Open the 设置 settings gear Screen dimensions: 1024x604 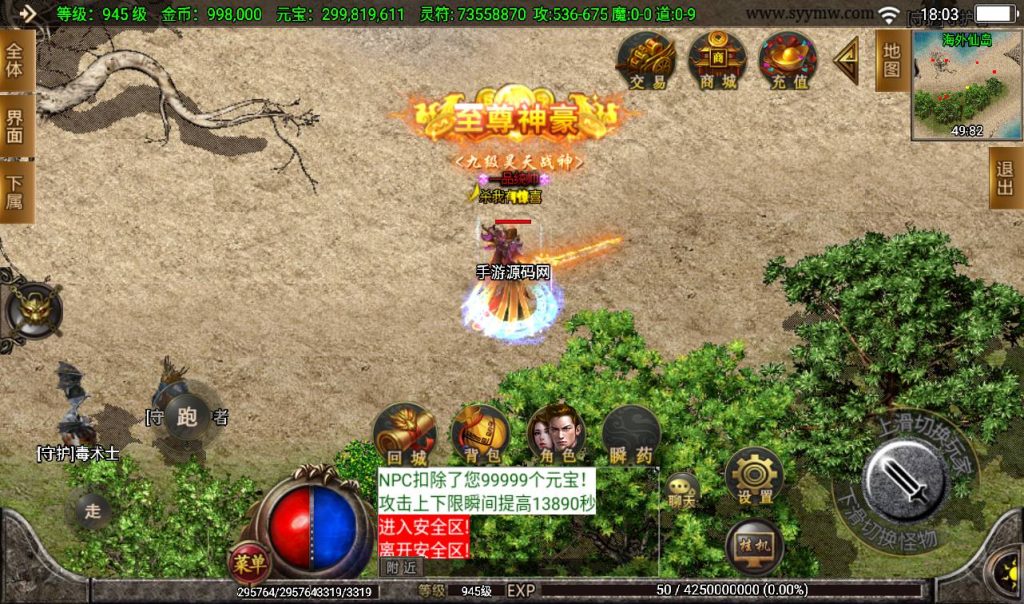(754, 476)
